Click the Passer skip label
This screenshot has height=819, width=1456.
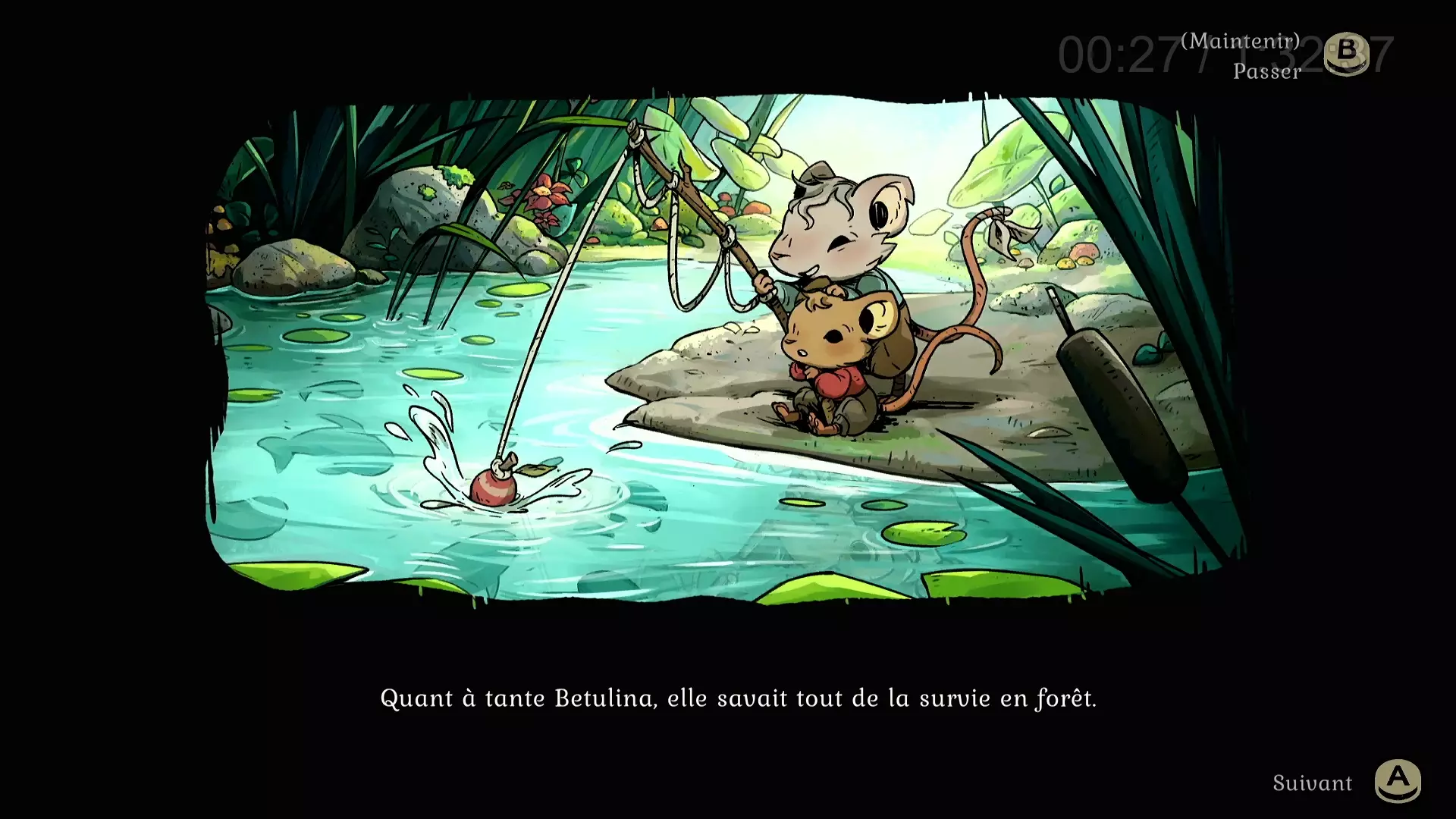click(1265, 72)
